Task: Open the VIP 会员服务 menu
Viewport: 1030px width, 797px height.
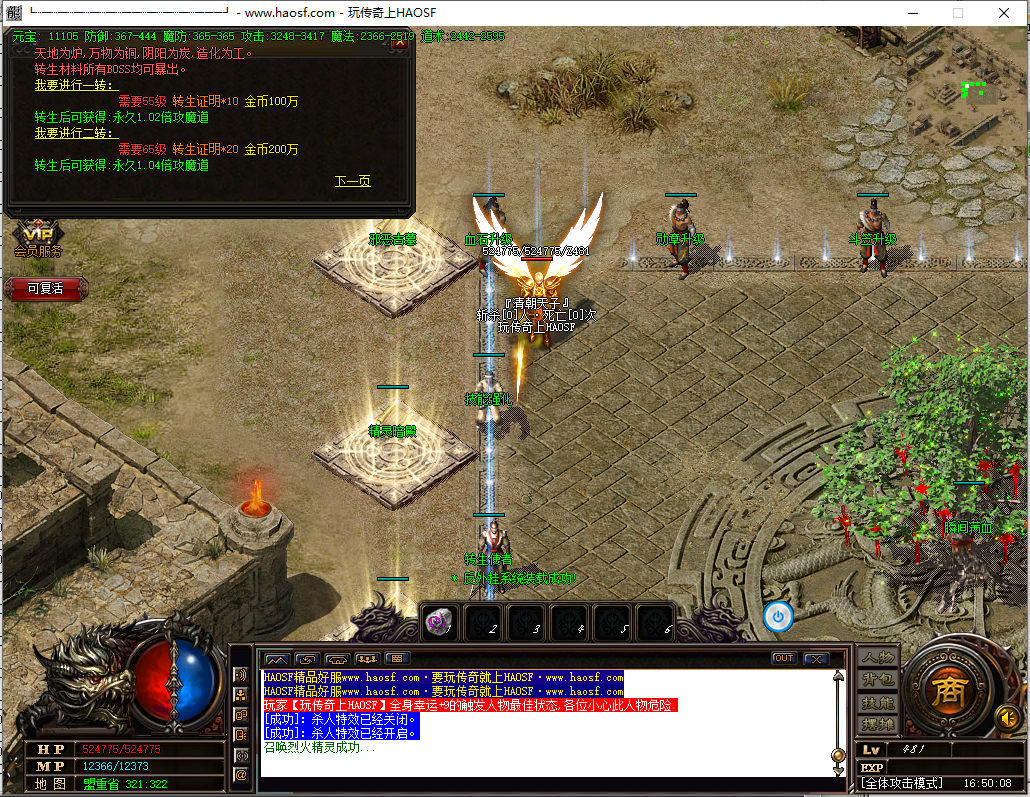Action: pos(37,240)
